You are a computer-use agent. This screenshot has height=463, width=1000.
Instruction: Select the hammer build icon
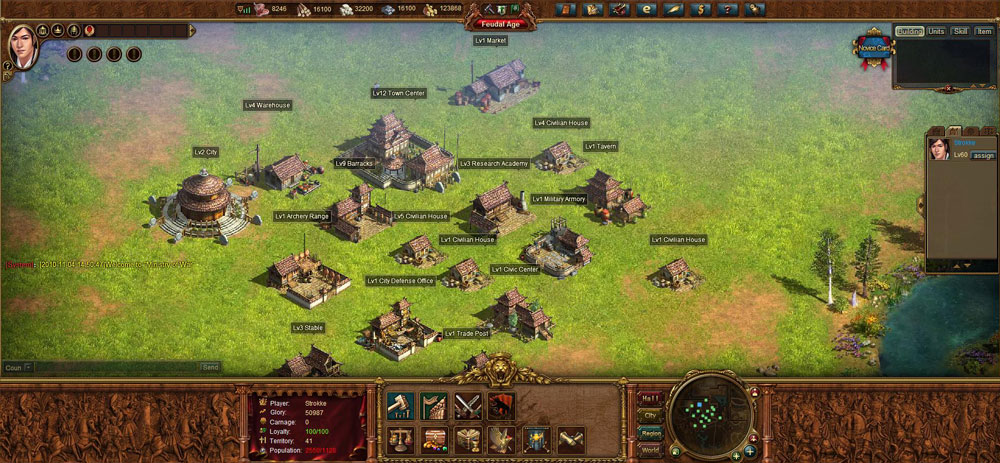point(400,405)
